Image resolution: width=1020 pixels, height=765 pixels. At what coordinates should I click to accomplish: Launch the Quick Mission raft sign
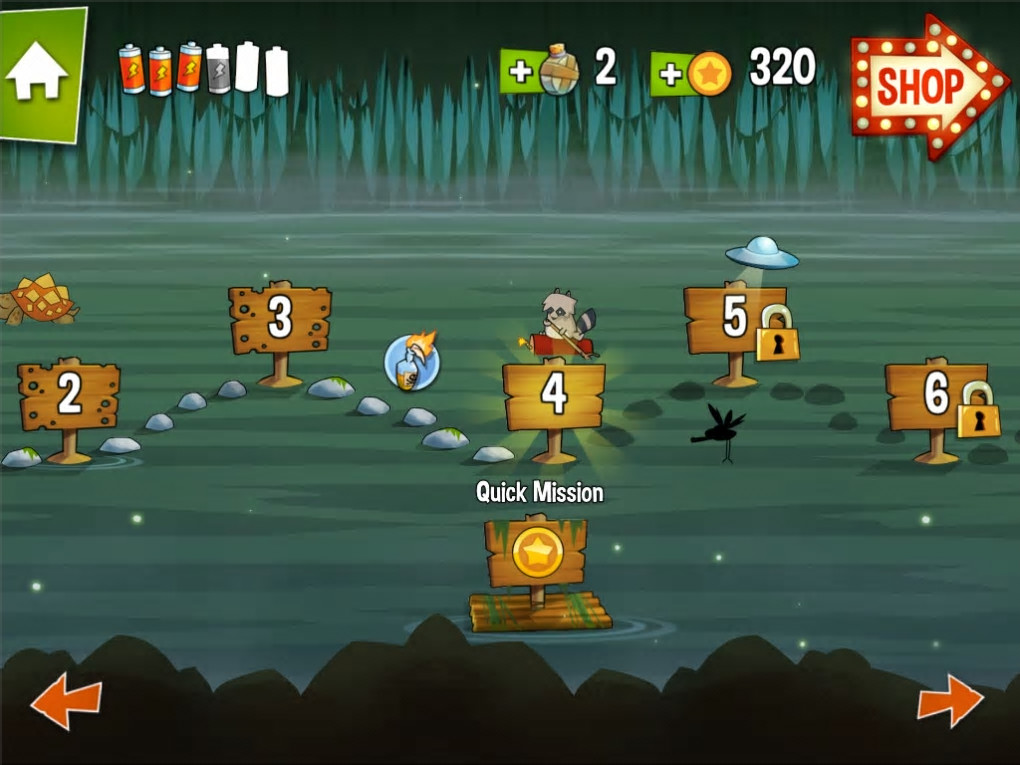pos(537,553)
